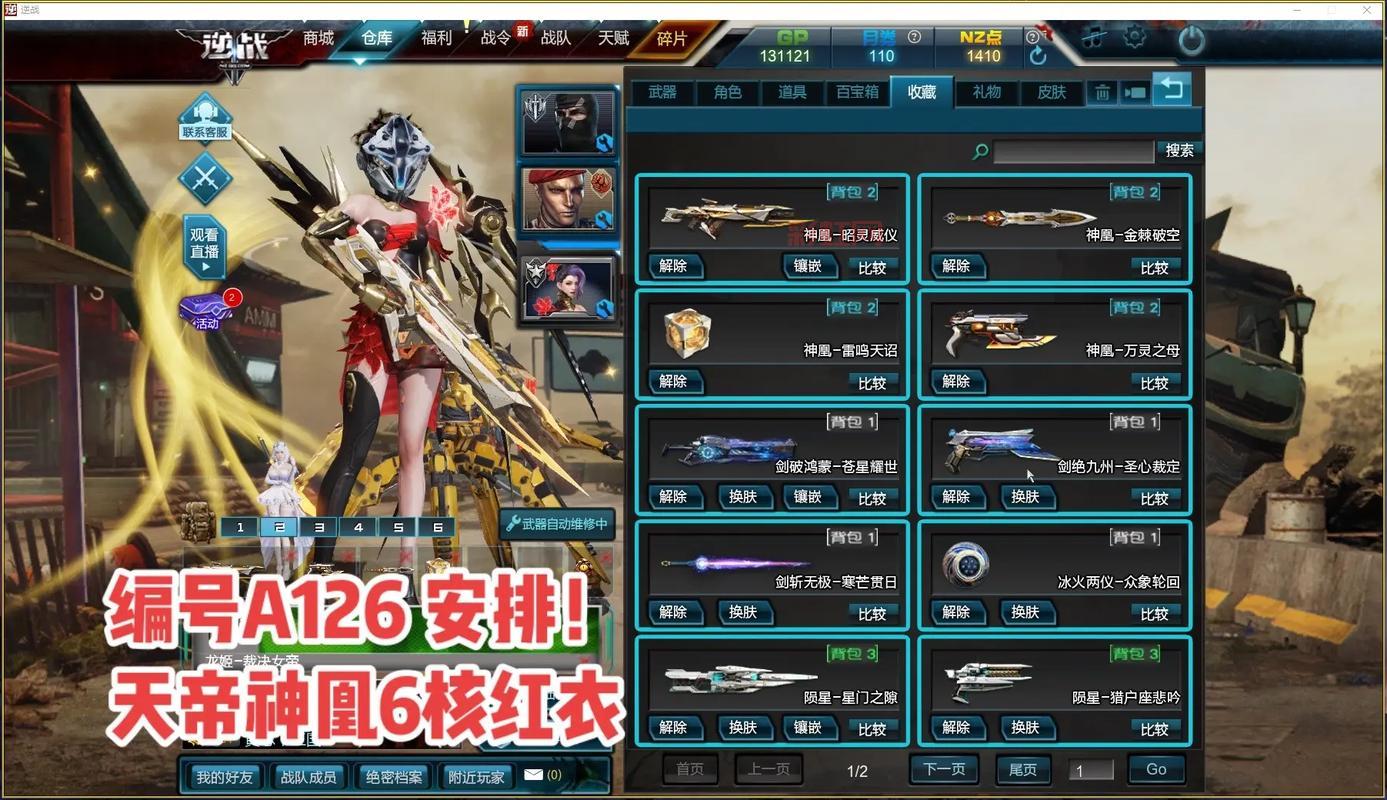
Task: Click the blue back arrow icon above the inventory
Action: 1170,89
